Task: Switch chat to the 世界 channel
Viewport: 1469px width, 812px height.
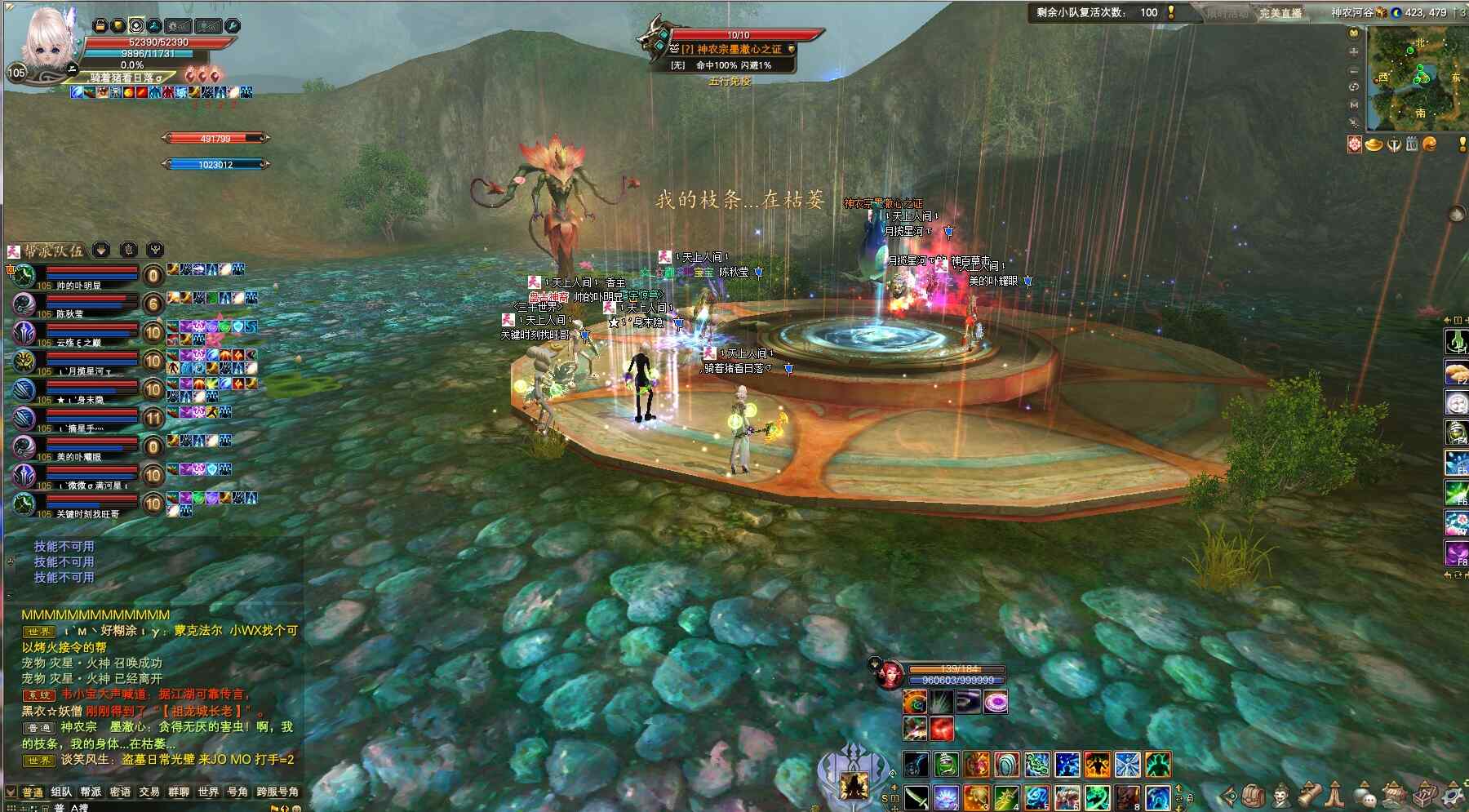Action: click(208, 792)
